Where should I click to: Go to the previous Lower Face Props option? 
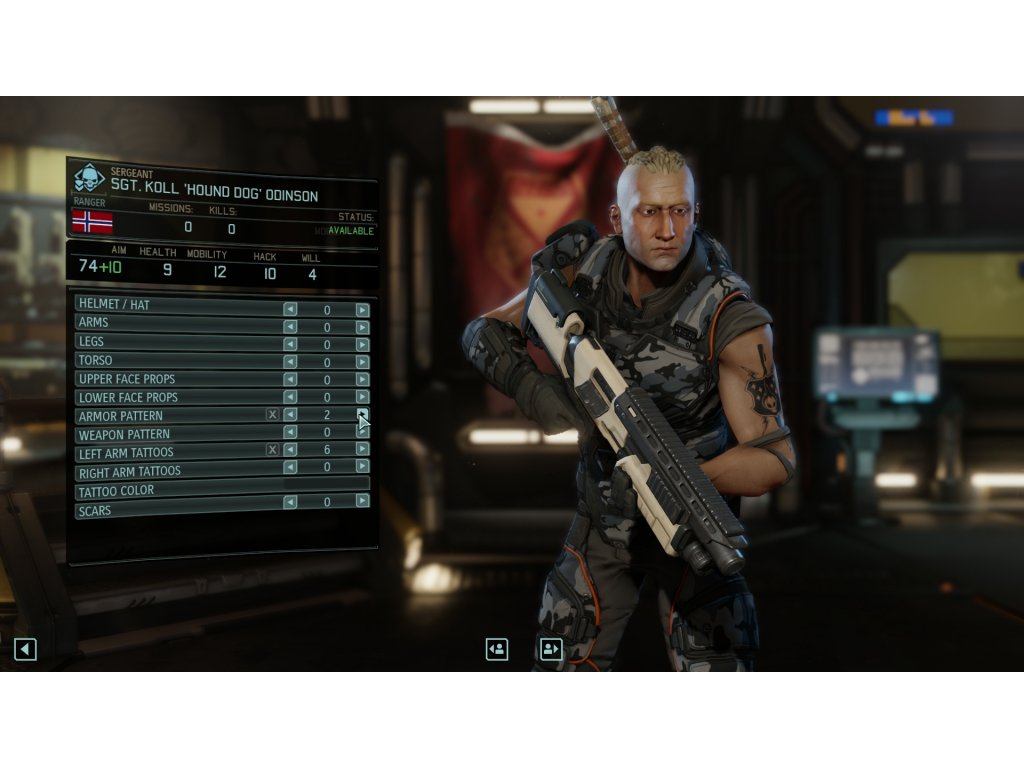[x=290, y=398]
